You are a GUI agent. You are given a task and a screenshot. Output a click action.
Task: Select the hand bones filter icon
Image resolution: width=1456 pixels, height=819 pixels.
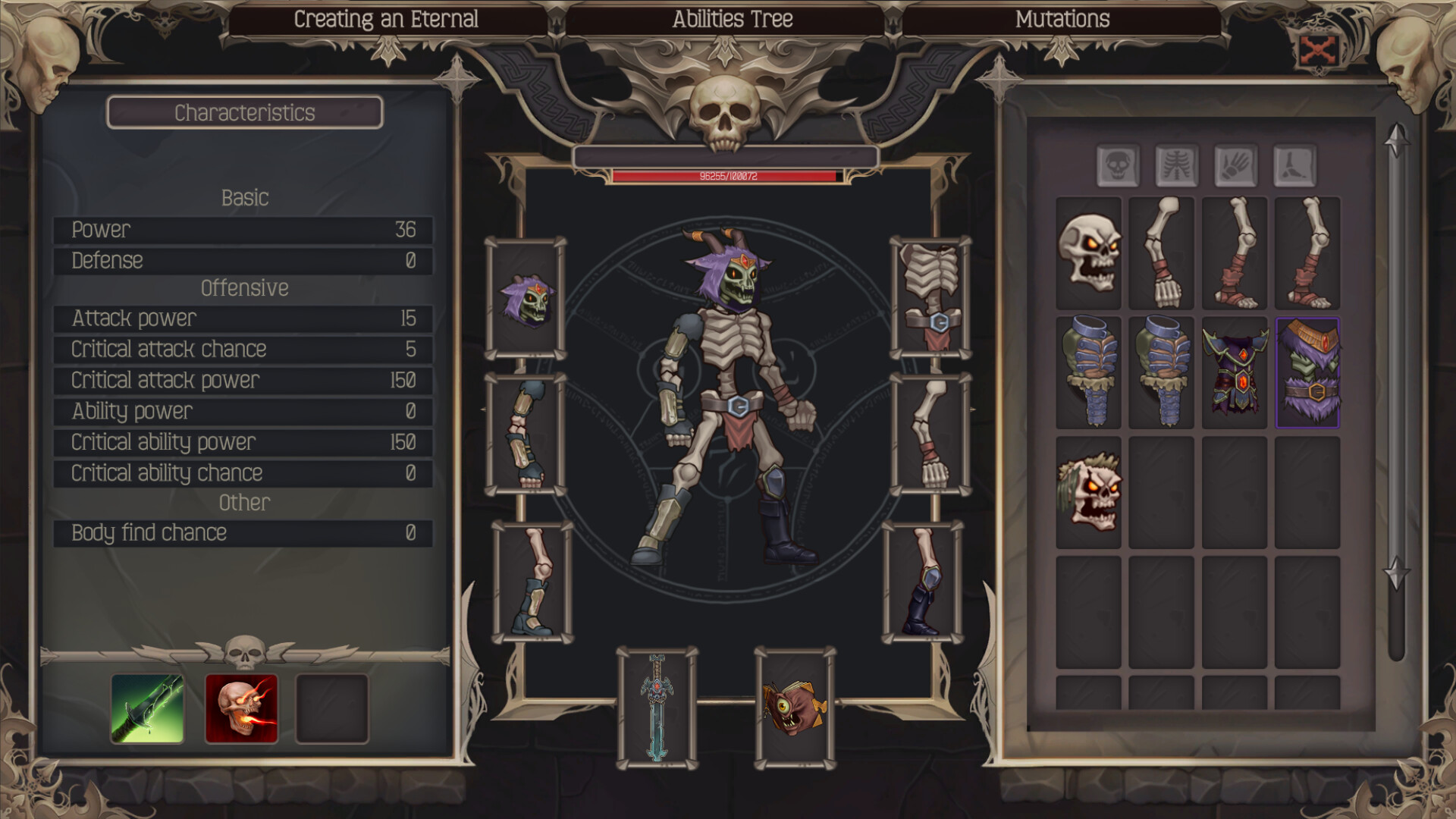(1236, 168)
